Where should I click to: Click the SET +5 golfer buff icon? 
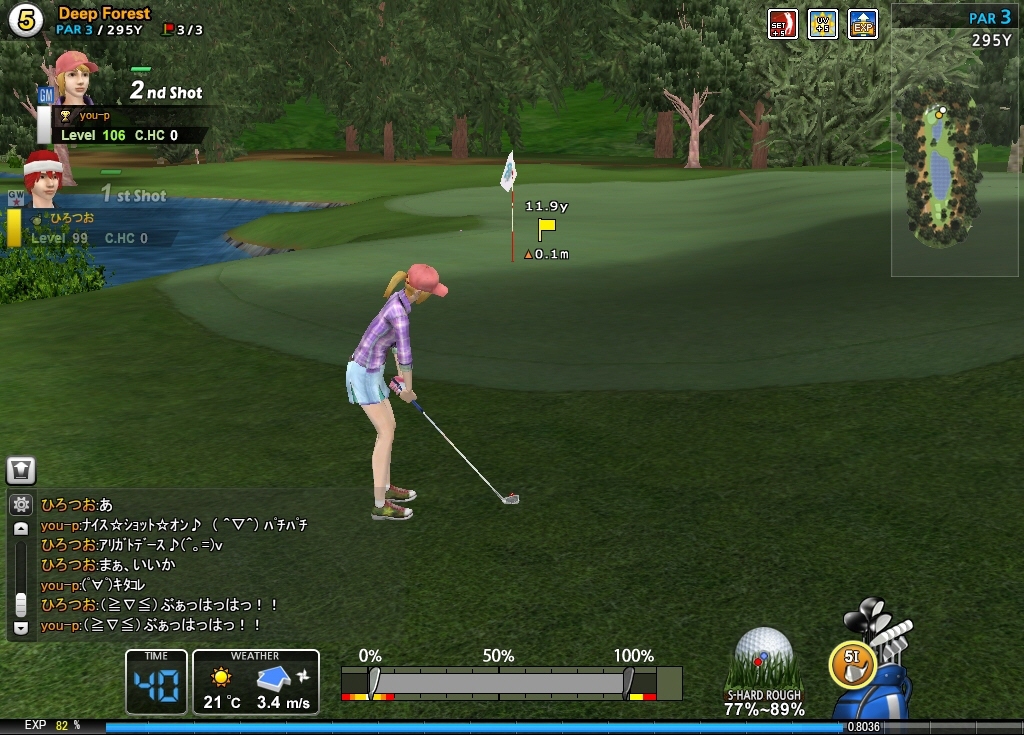coord(782,24)
